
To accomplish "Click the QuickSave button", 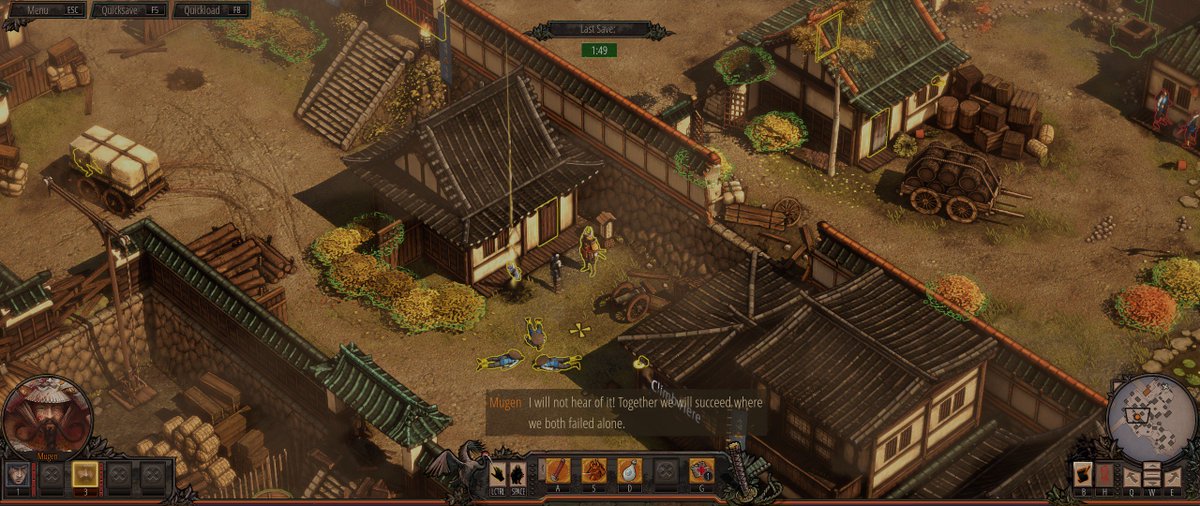I will tap(128, 10).
